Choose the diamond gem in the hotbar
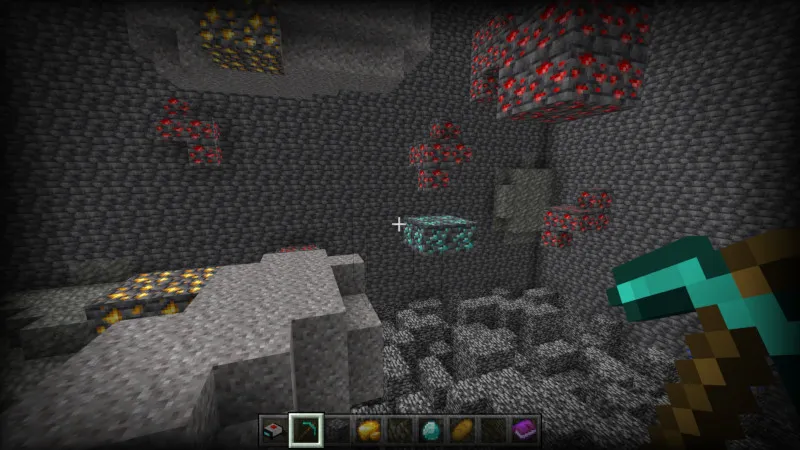Viewport: 800px width, 450px height. 431,430
